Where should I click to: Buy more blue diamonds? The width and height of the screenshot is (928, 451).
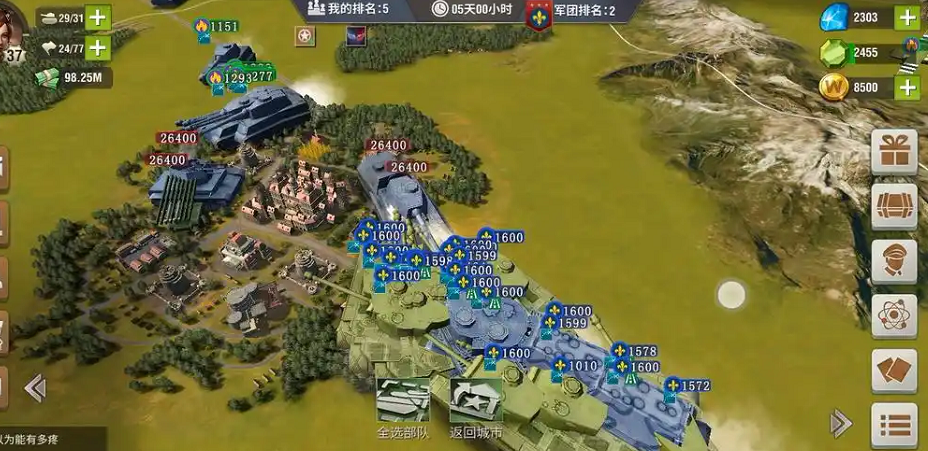907,18
